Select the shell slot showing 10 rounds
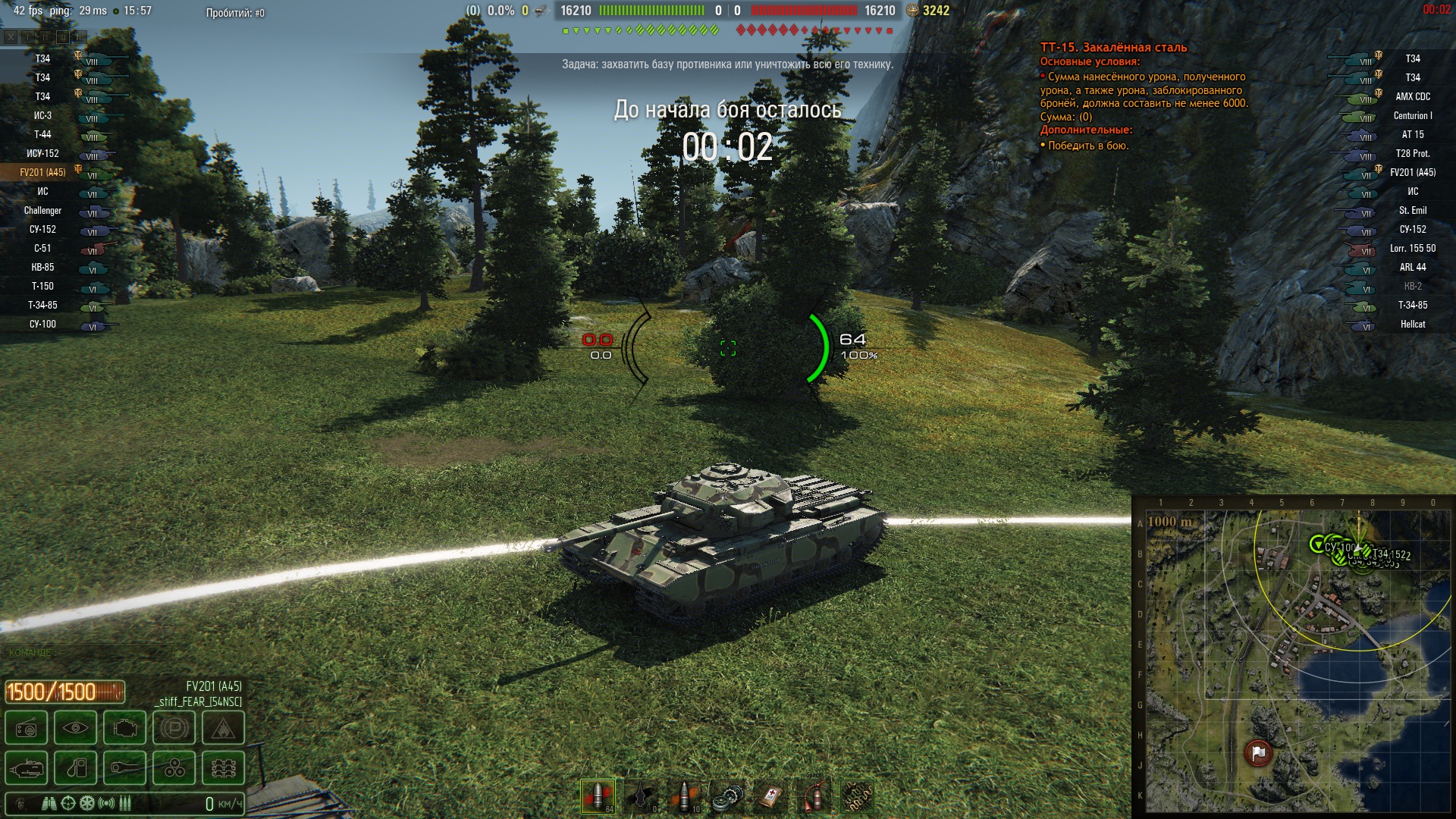Image resolution: width=1456 pixels, height=819 pixels. coord(686,796)
